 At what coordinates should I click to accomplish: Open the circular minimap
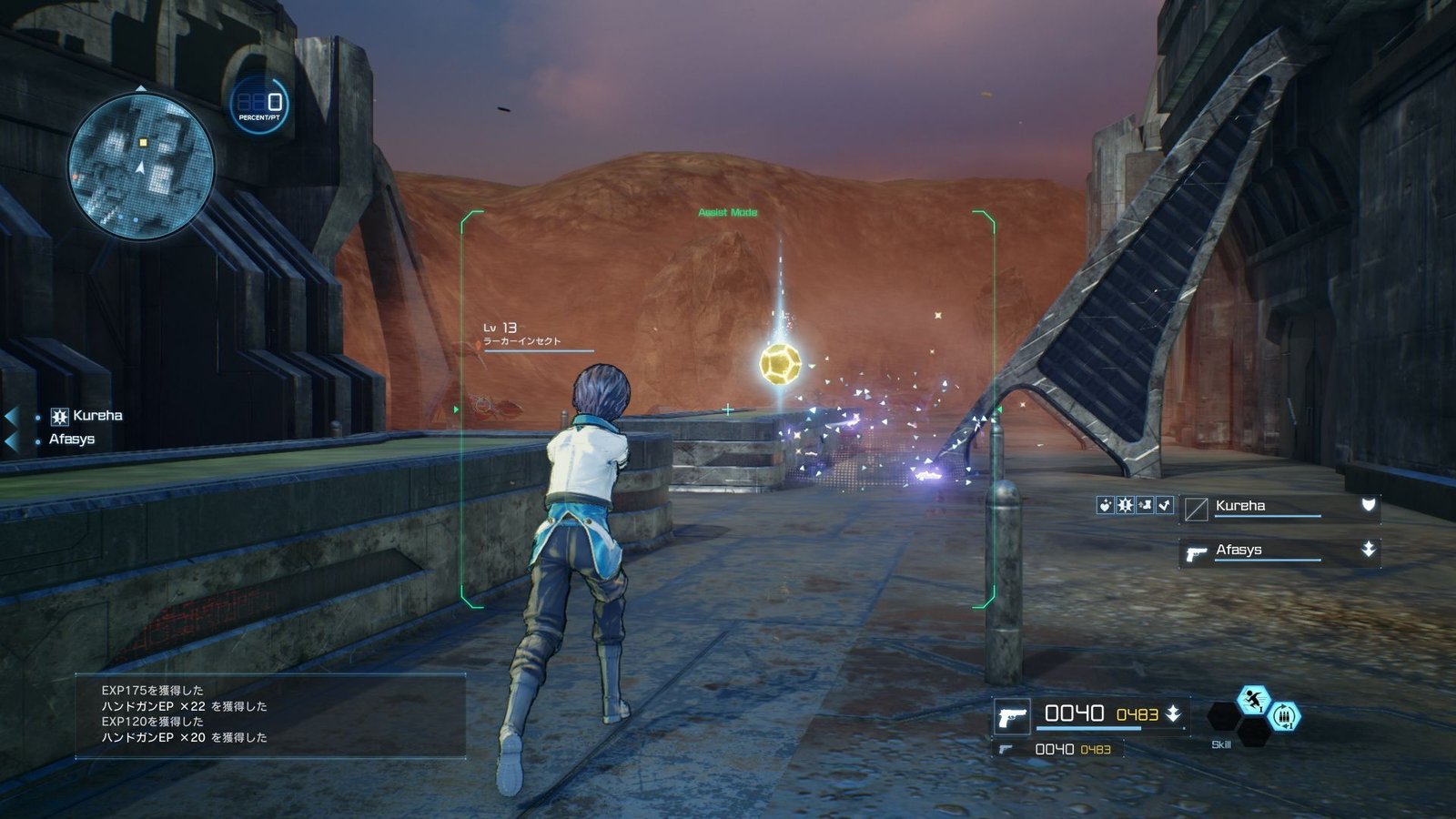[141, 166]
